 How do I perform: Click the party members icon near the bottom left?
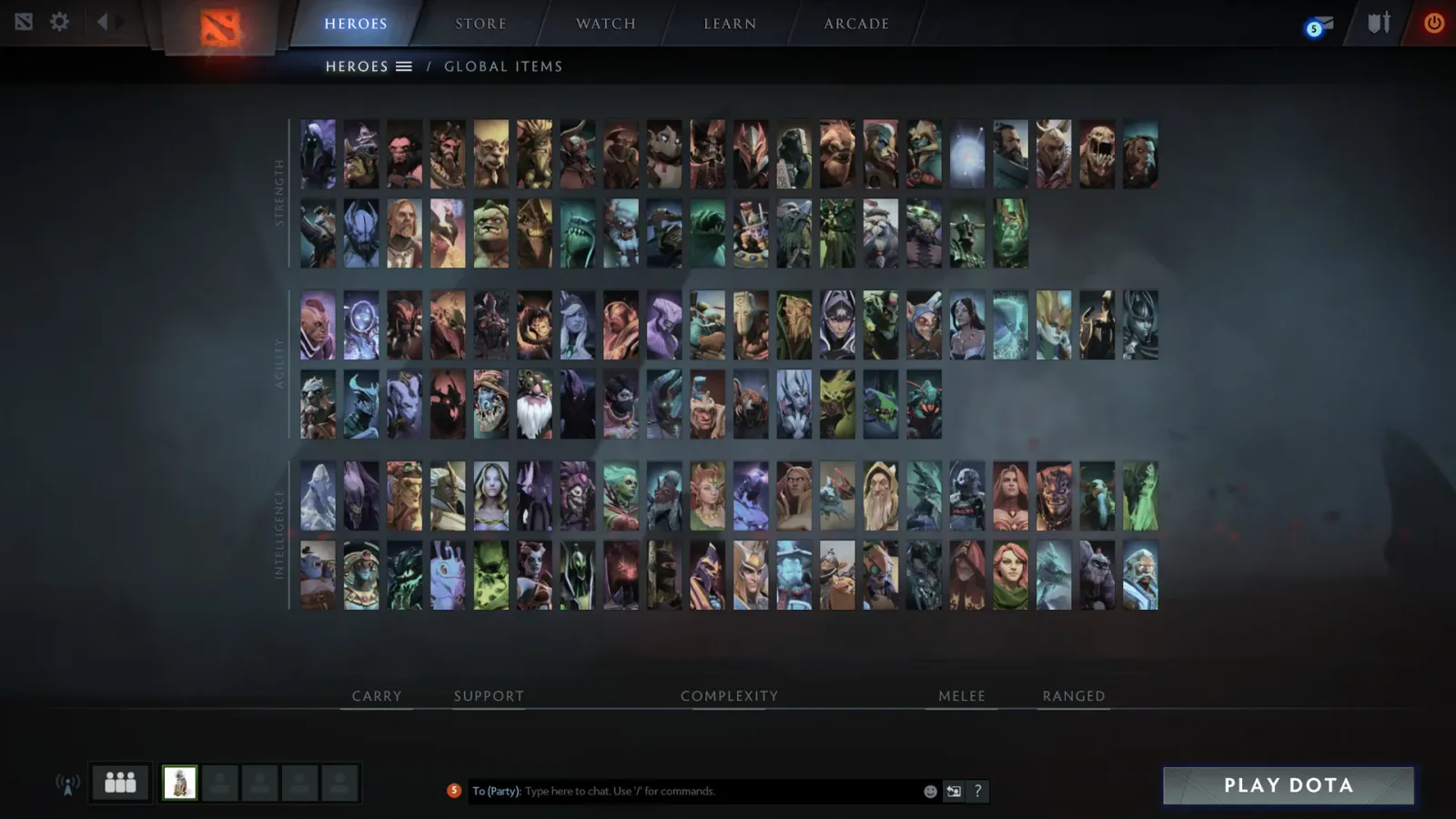119,781
